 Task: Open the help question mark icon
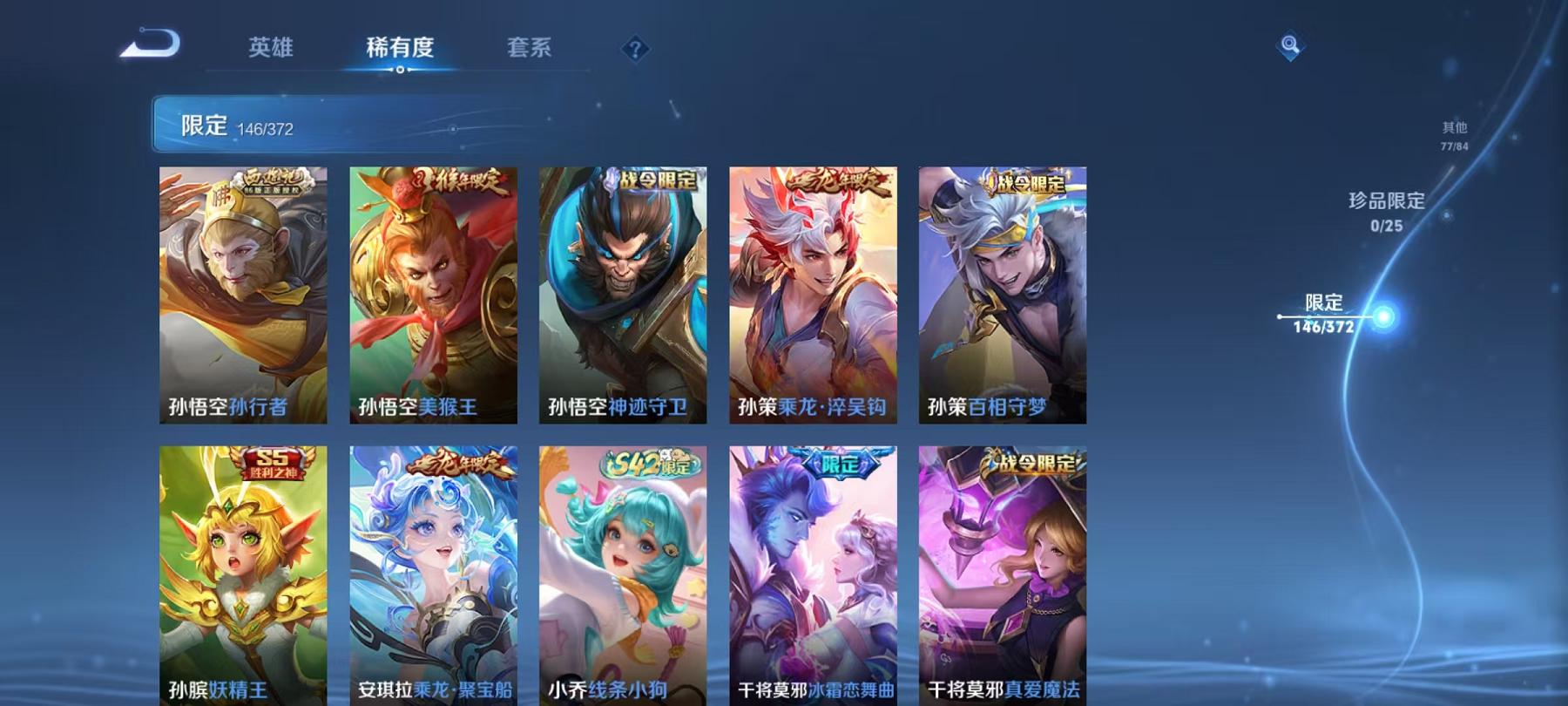(x=637, y=49)
